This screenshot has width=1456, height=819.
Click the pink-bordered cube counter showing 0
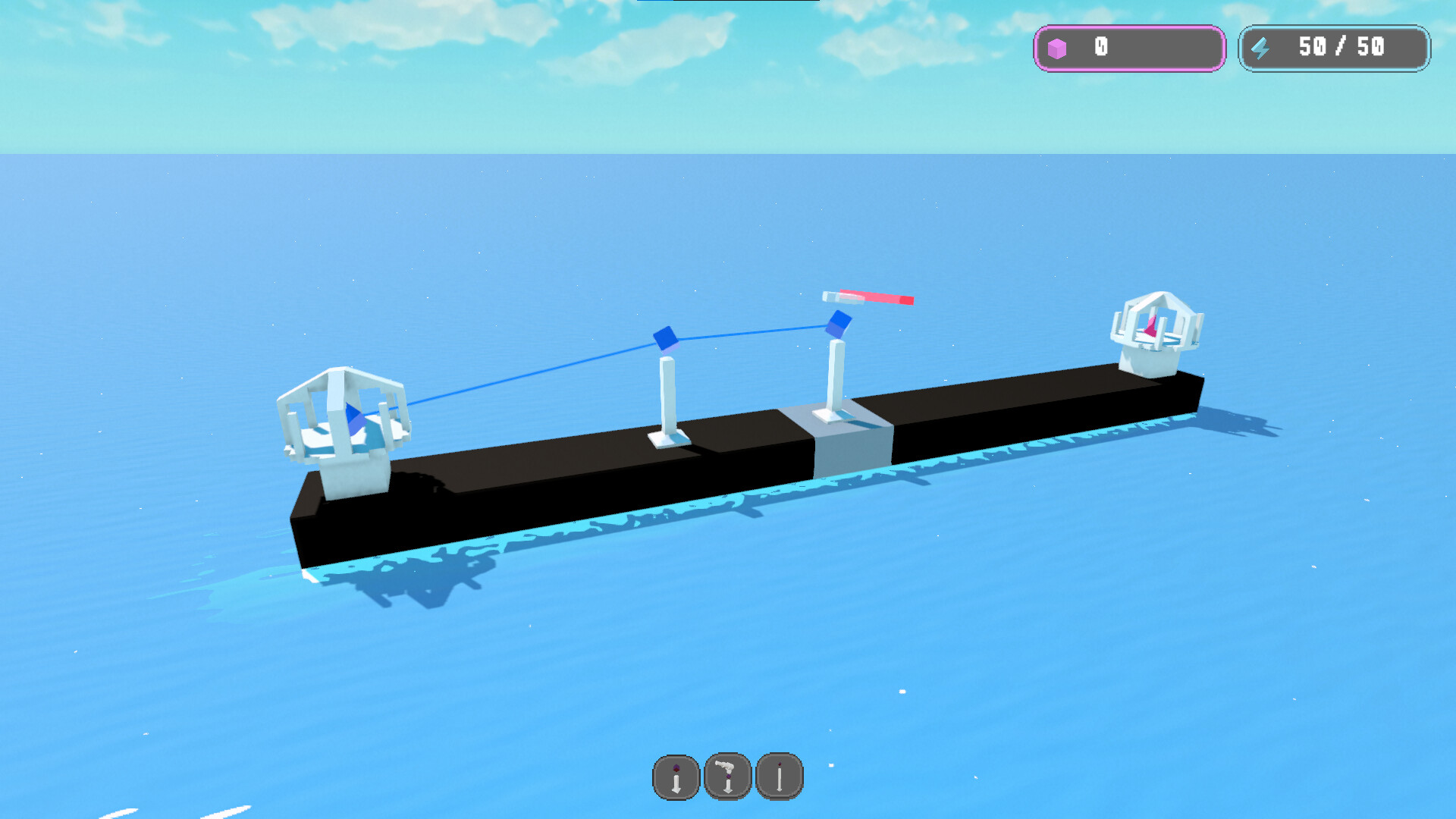click(1128, 49)
